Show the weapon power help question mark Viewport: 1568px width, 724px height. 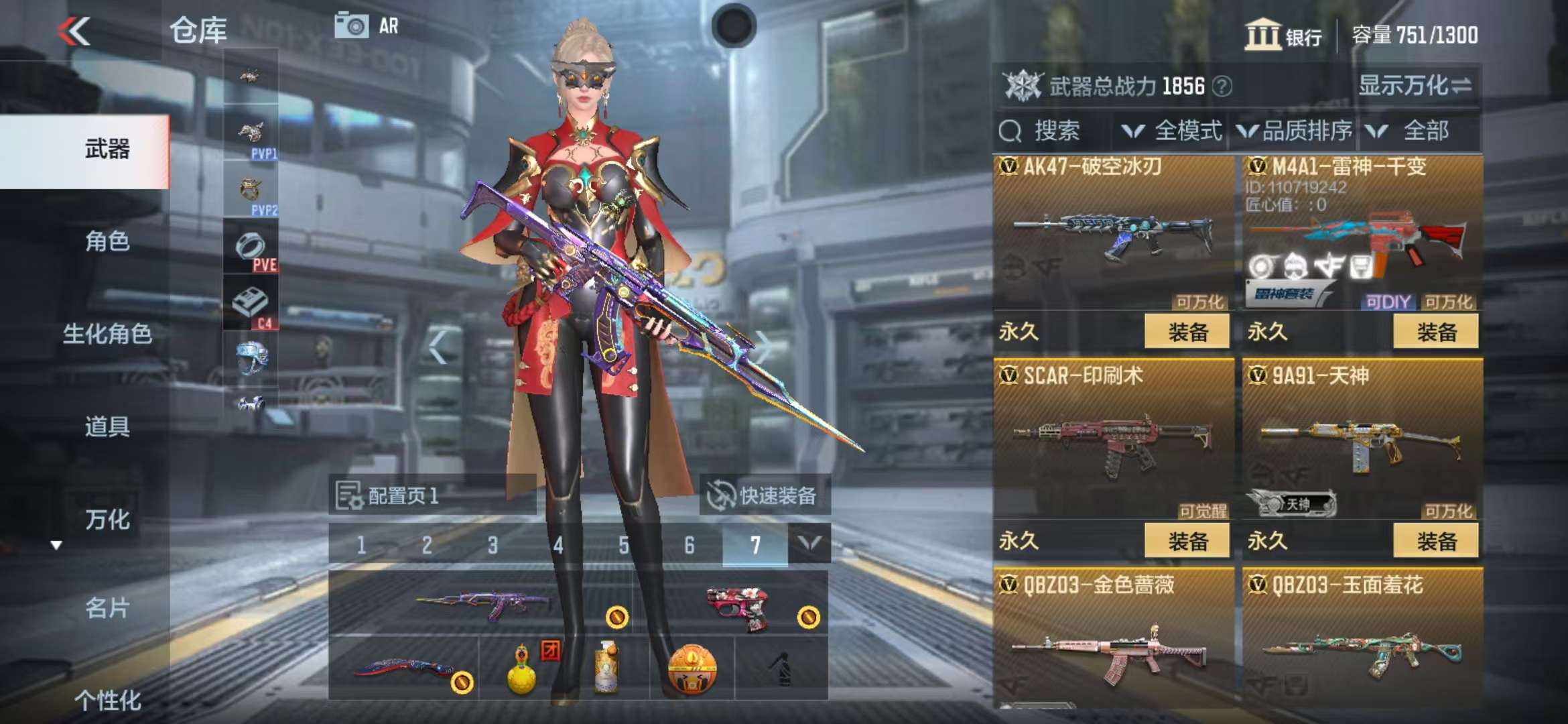(1222, 86)
